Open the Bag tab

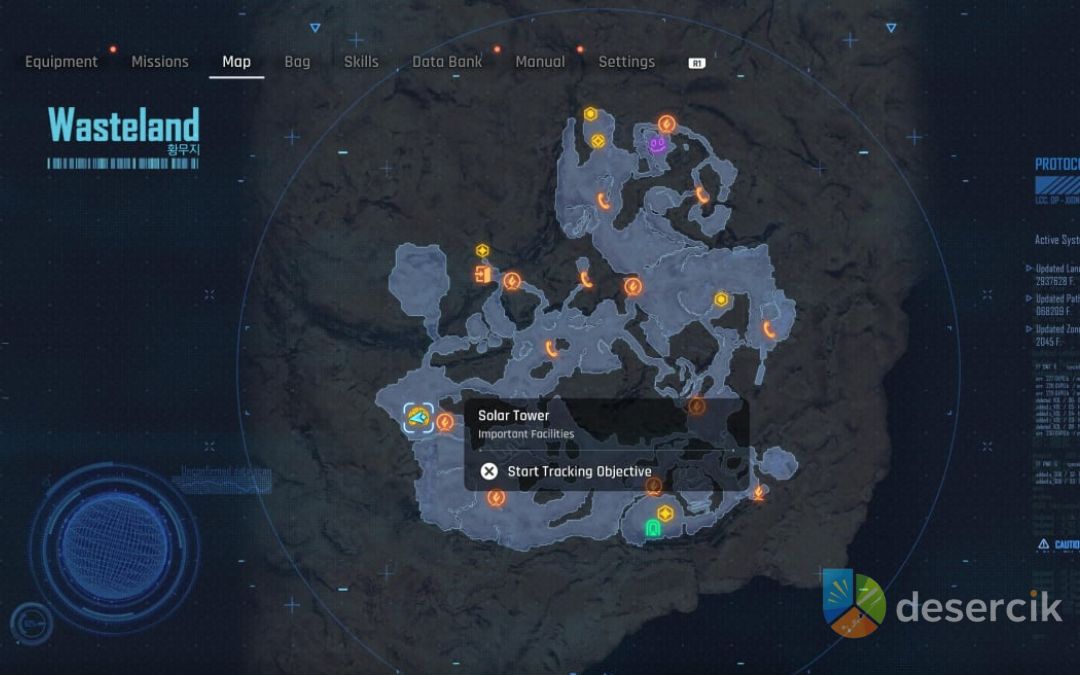pos(297,62)
